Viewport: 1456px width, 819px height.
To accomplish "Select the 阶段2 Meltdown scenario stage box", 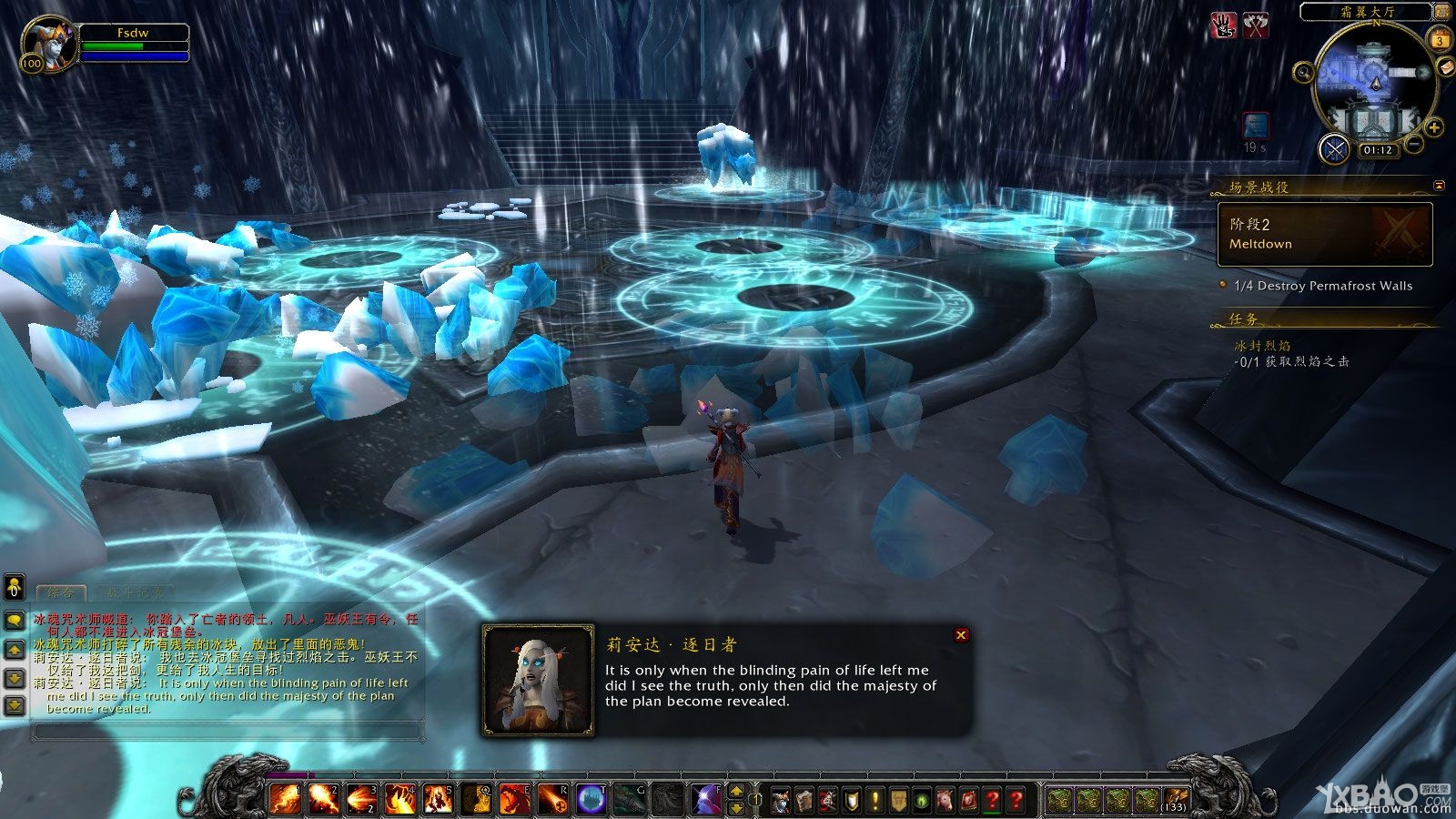I will click(1325, 234).
